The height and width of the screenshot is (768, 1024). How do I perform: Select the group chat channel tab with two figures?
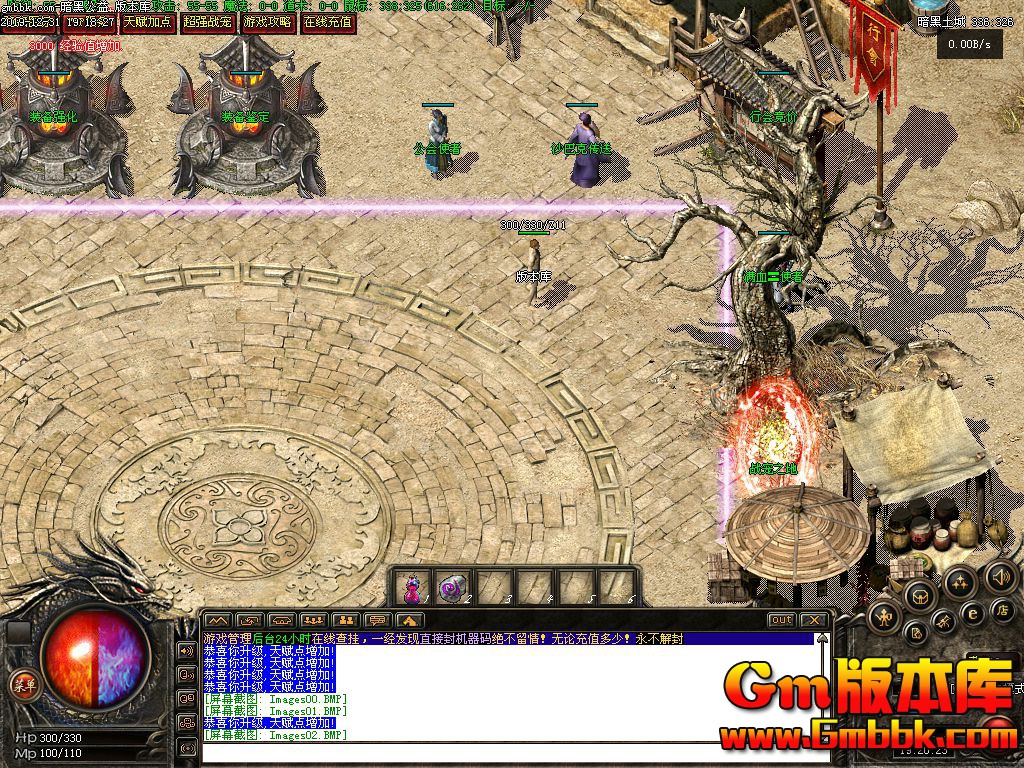(346, 620)
